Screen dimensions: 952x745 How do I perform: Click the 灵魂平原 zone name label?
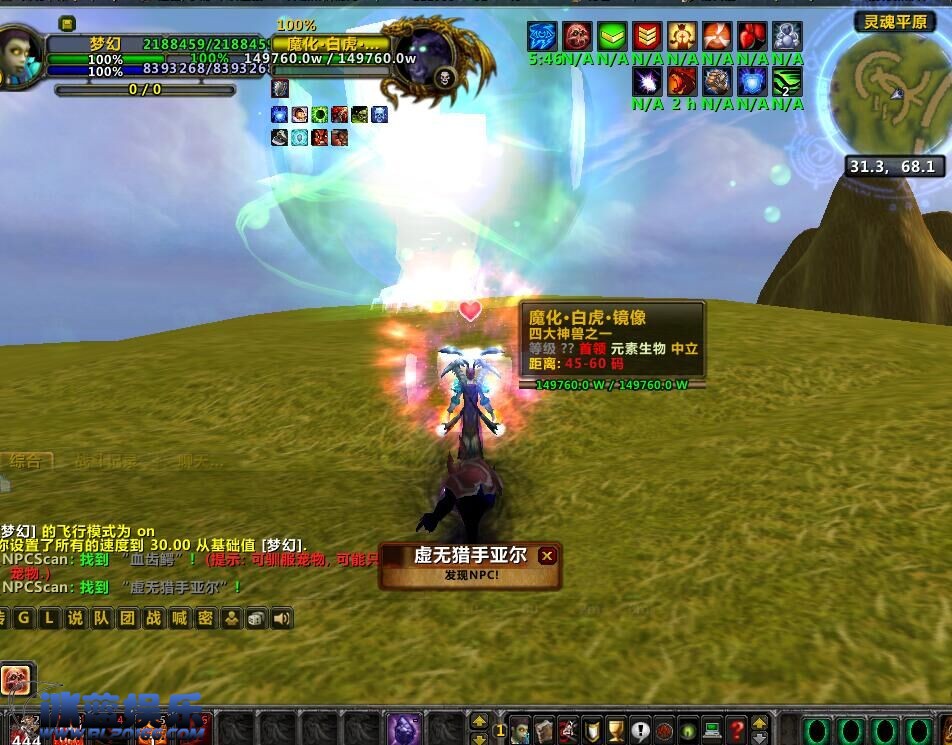pyautogui.click(x=894, y=22)
